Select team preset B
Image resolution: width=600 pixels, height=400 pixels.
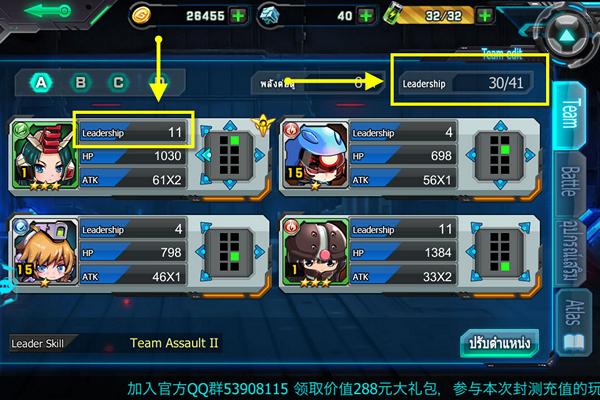point(81,83)
